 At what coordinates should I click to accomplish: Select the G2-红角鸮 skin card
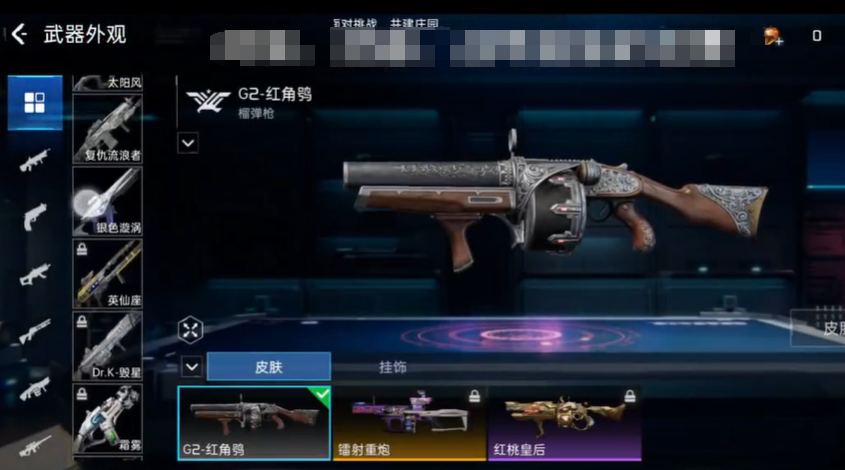click(x=254, y=422)
